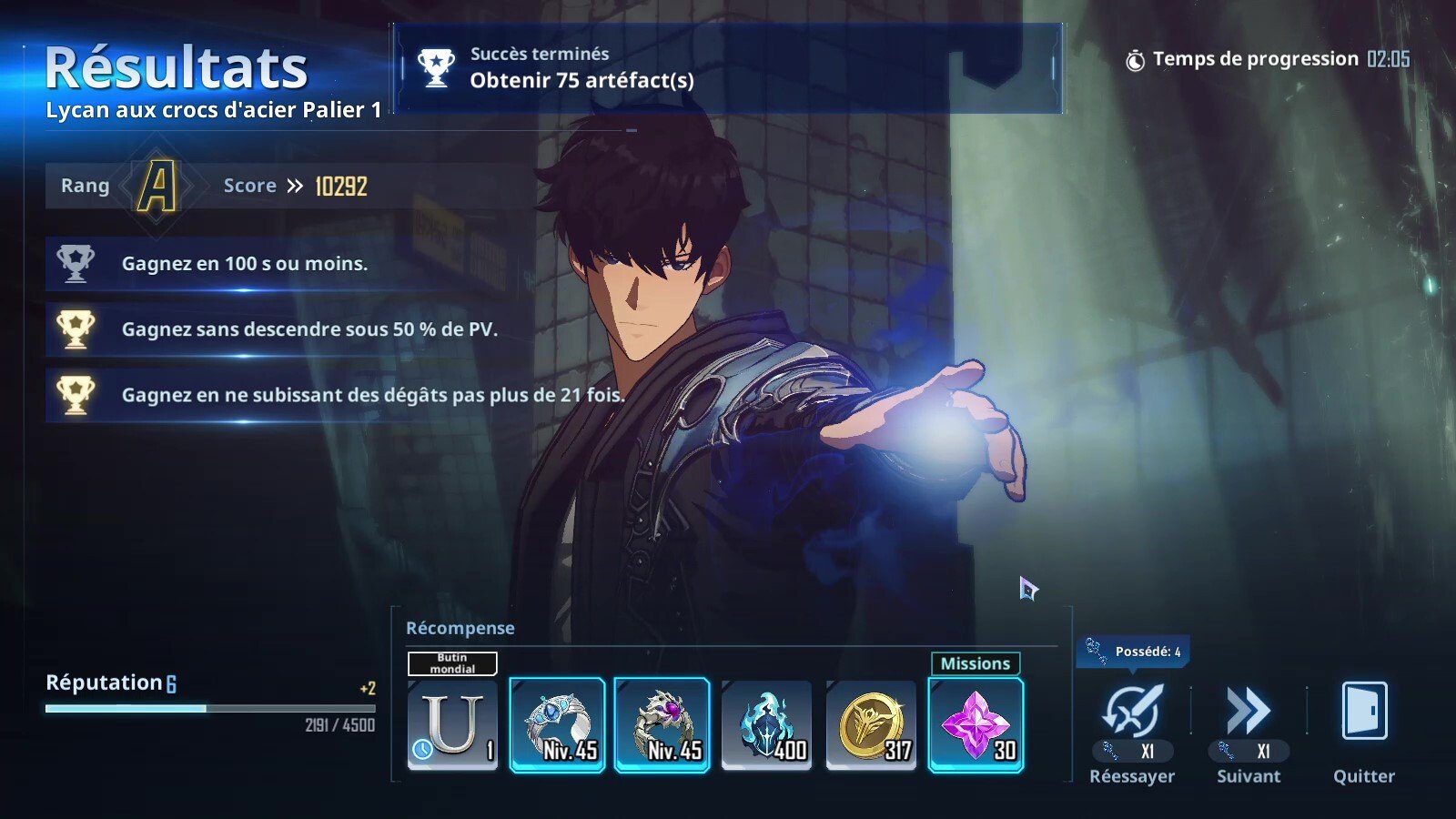
Task: Click the blue flame currency reward icon
Action: pos(767,723)
